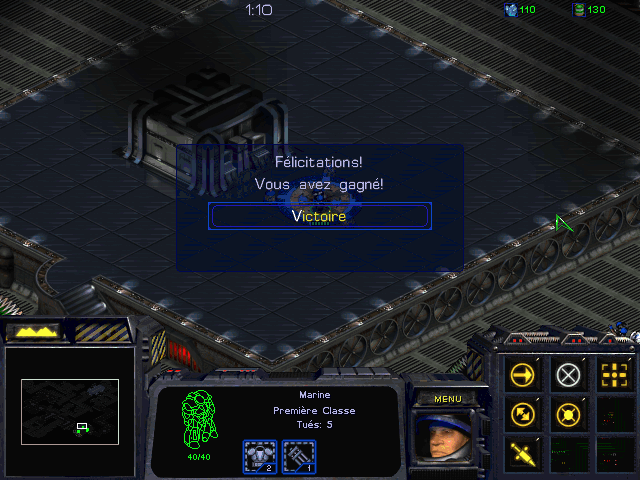Activate the Hold Position command

[568, 413]
